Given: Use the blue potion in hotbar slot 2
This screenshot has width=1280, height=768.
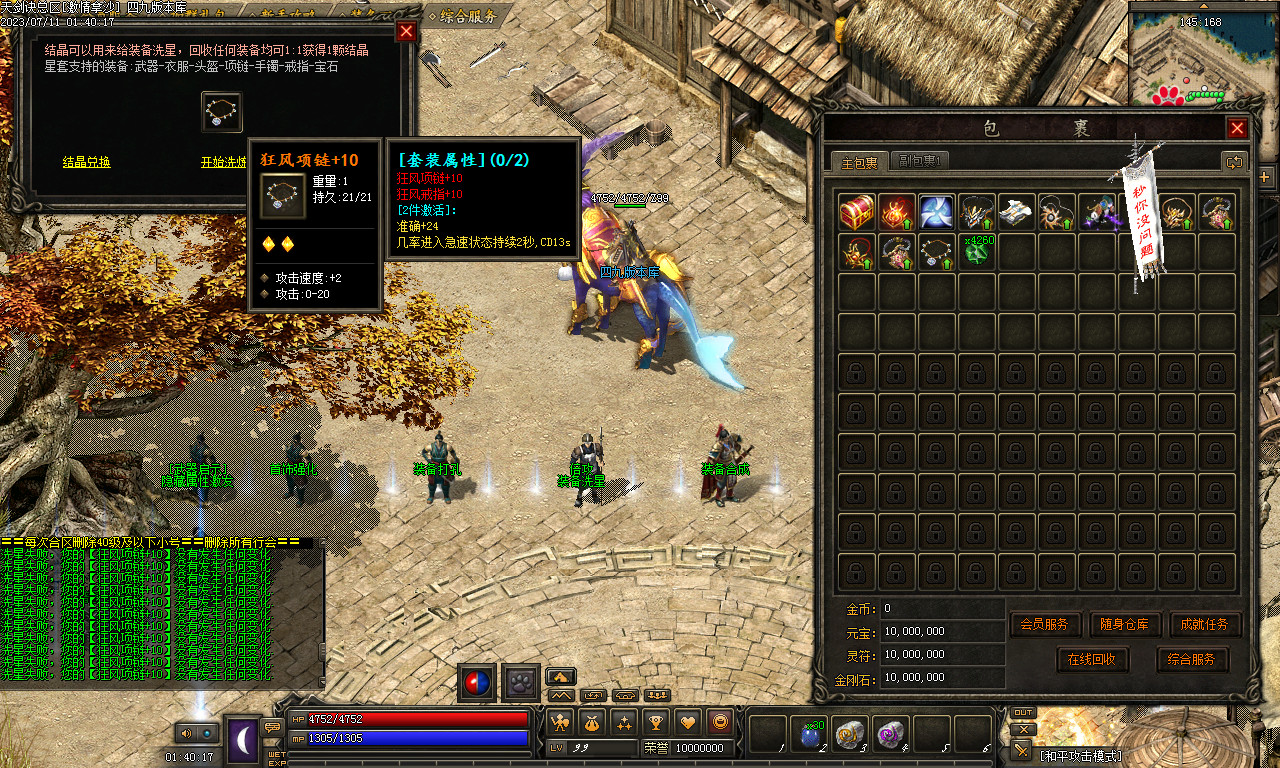Looking at the screenshot, I should (809, 734).
